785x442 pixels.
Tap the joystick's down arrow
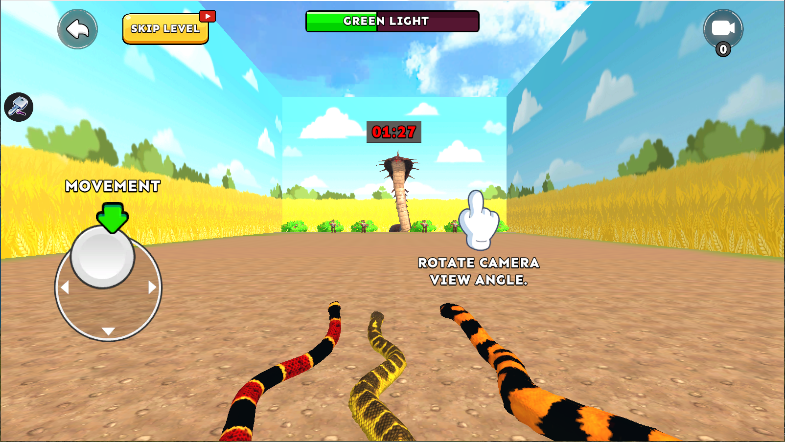pos(109,331)
